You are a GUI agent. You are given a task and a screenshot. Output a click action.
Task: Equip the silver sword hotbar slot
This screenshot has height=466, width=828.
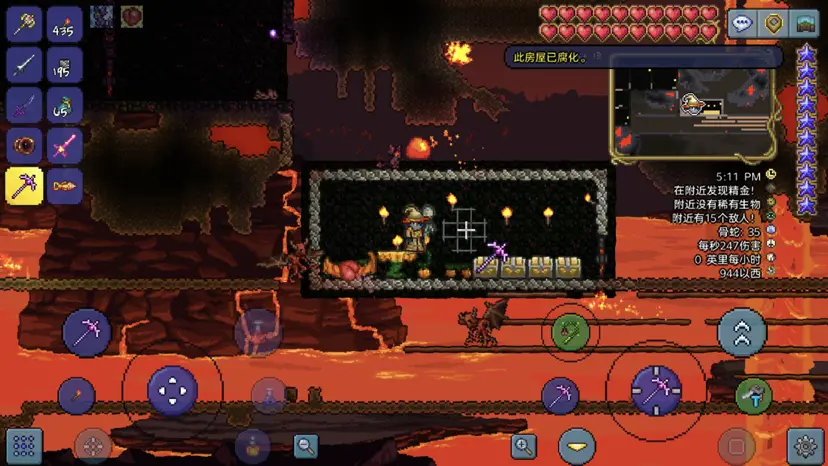point(24,64)
